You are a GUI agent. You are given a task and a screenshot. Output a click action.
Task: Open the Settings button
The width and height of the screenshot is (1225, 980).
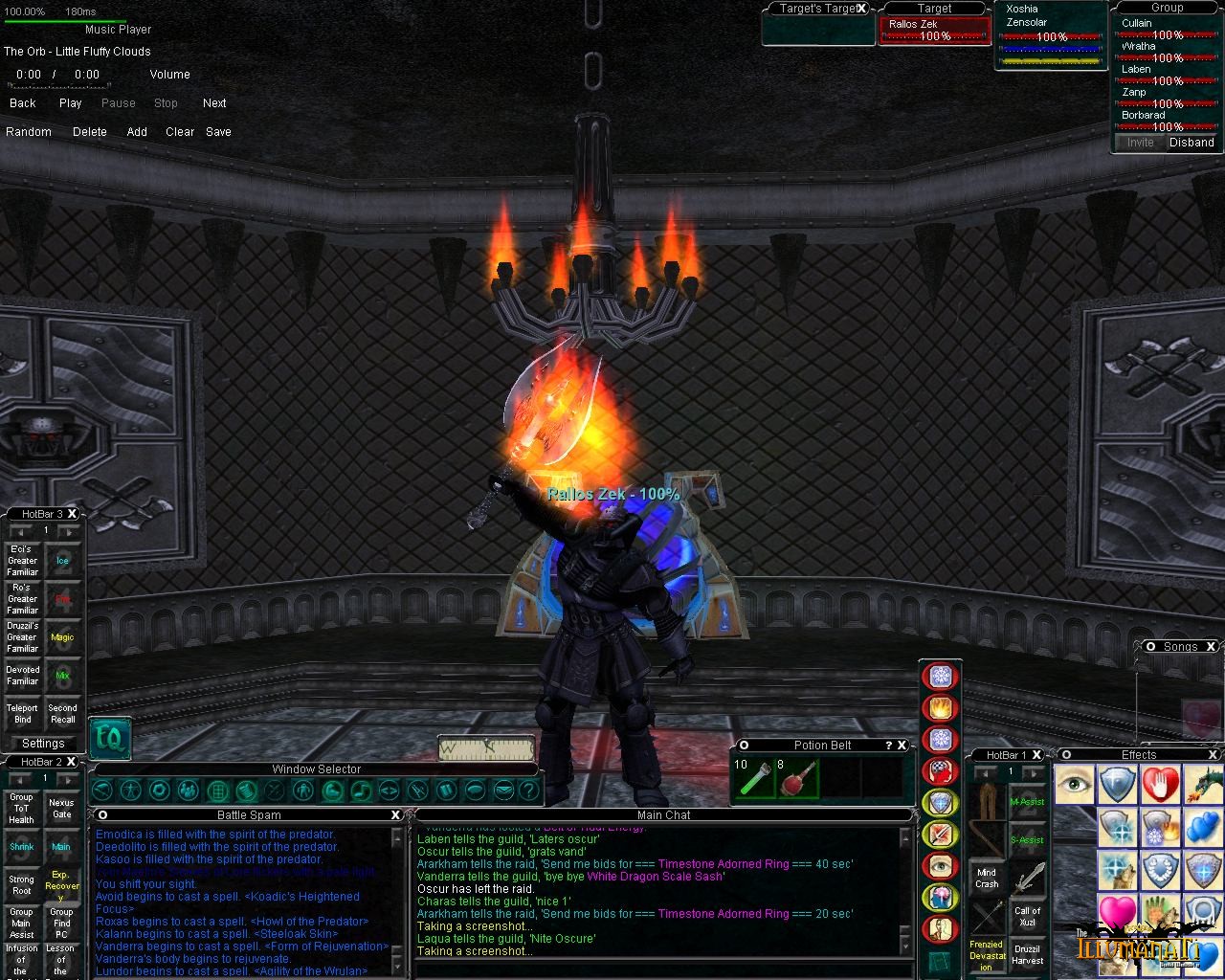[43, 744]
